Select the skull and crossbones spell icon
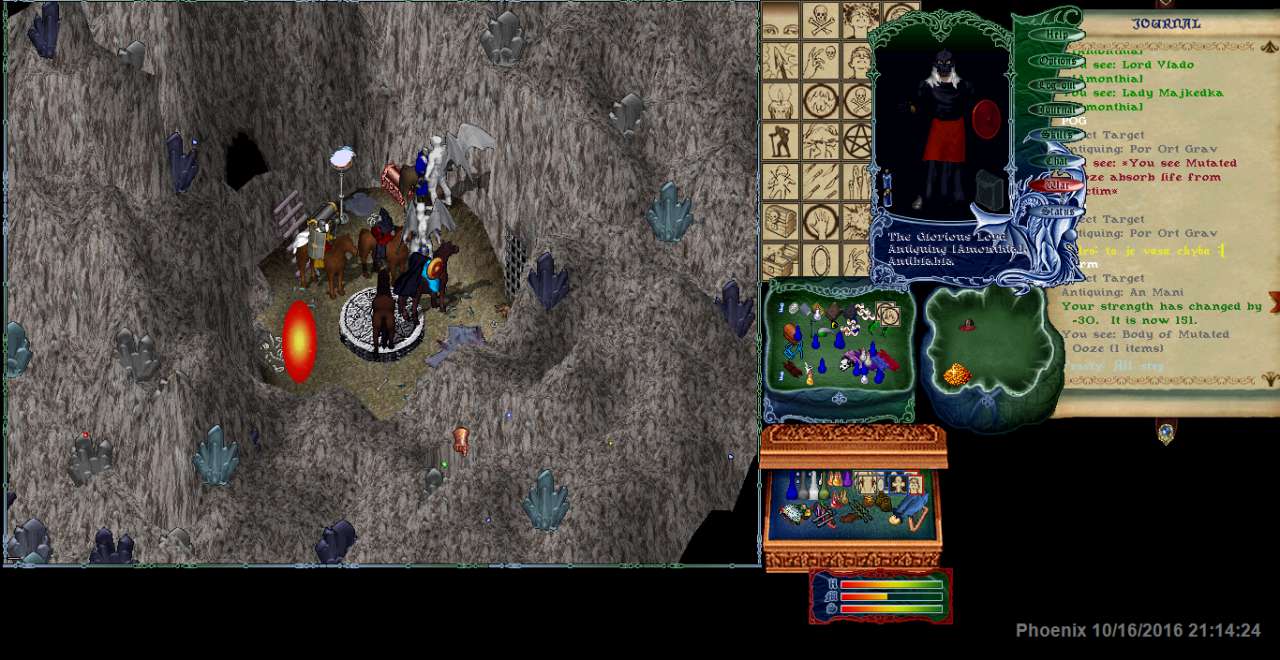This screenshot has height=660, width=1280. click(x=821, y=20)
